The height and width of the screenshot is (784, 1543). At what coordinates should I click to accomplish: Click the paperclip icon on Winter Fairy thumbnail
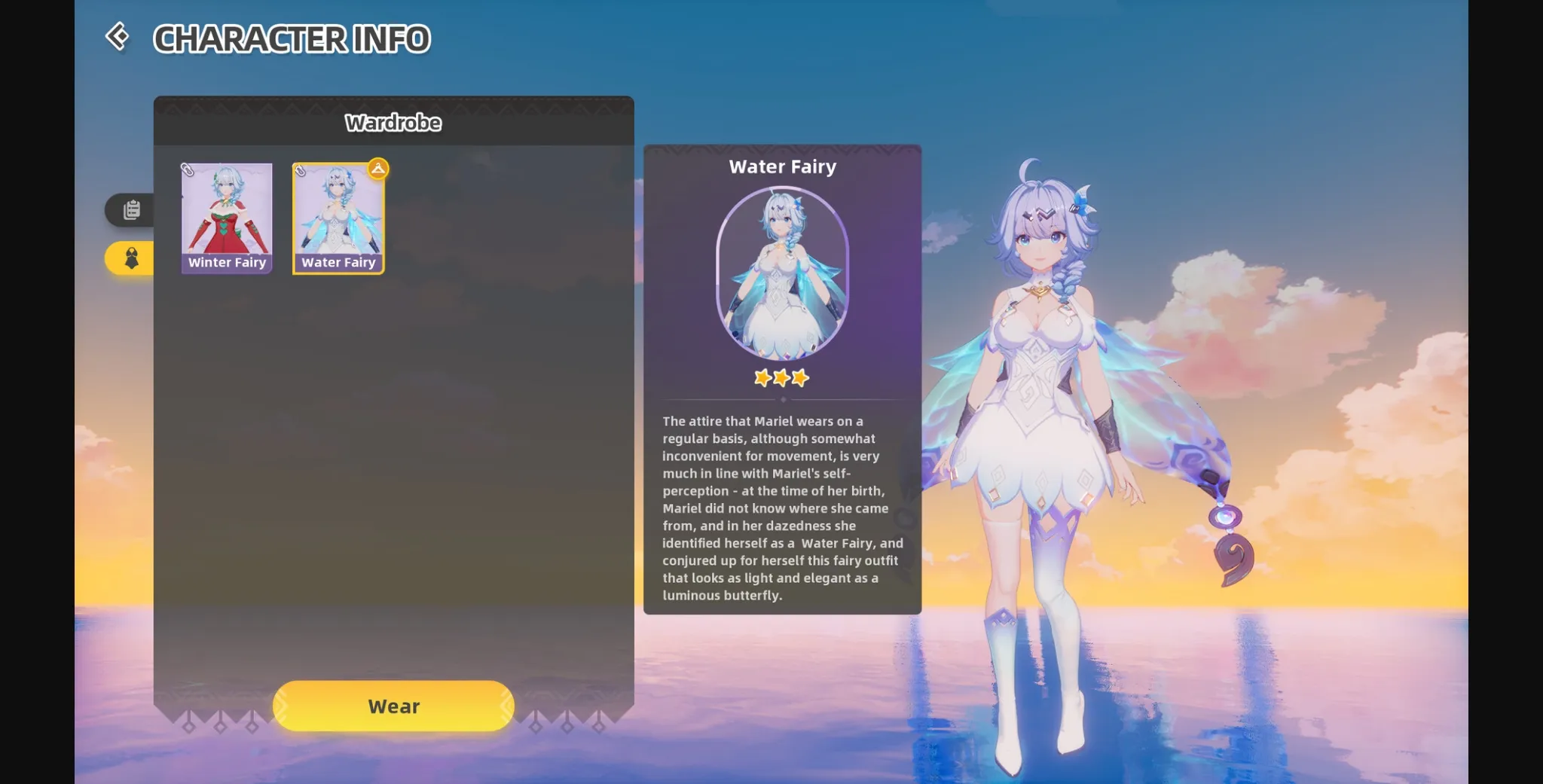click(188, 172)
